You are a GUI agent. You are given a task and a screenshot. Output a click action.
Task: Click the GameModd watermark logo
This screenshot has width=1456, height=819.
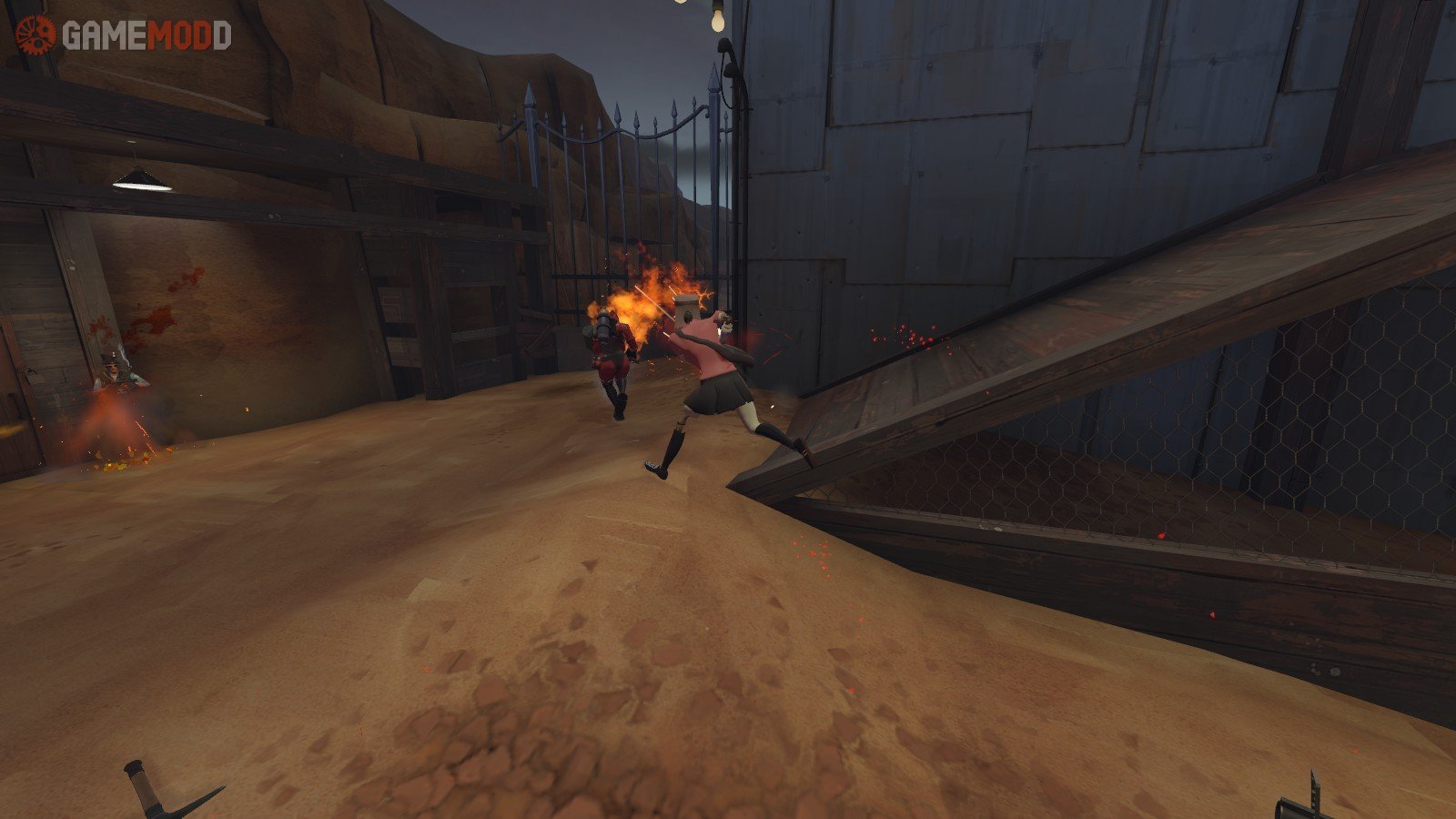pyautogui.click(x=123, y=35)
